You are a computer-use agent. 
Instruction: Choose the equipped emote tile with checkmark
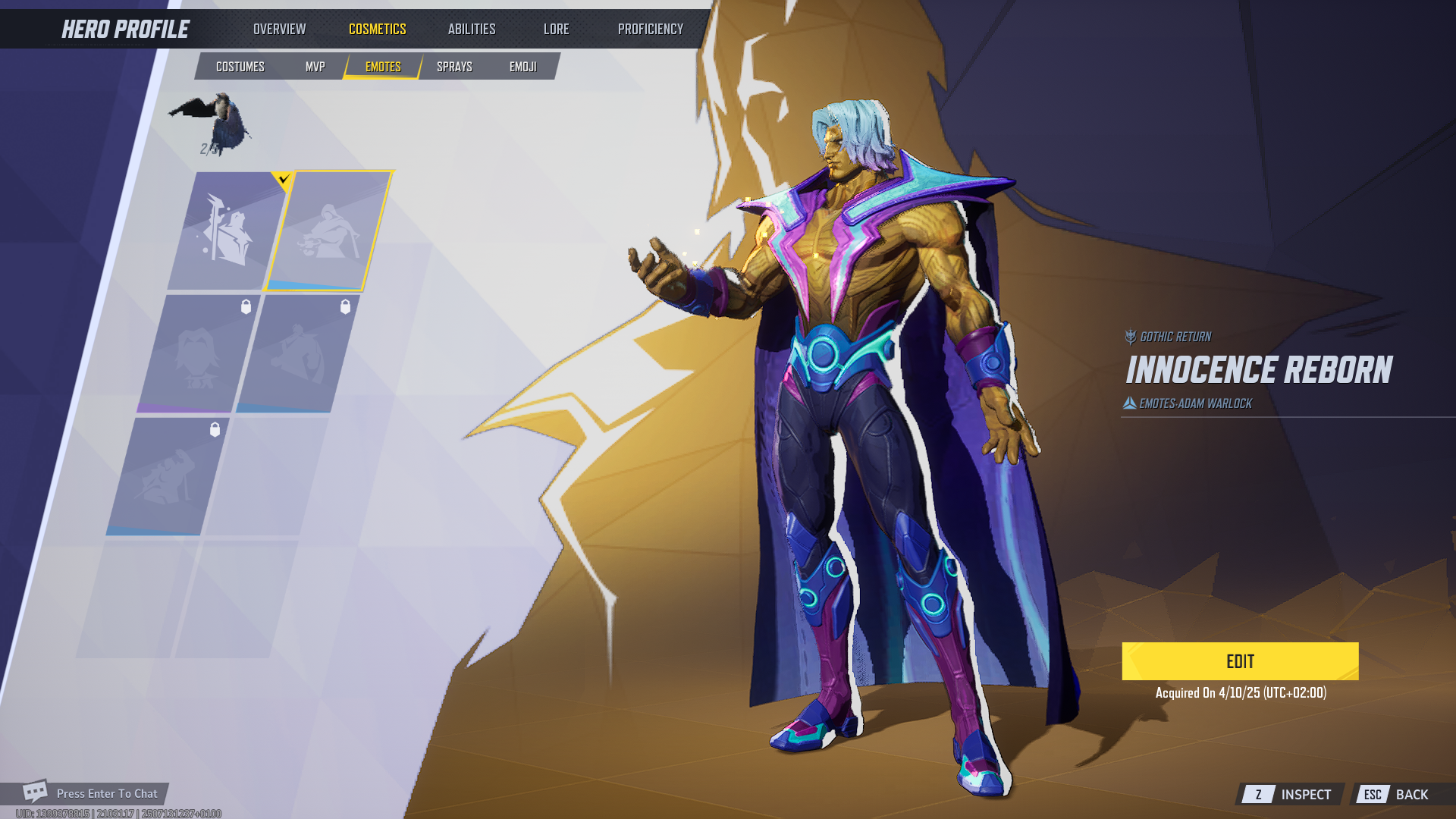pos(227,231)
